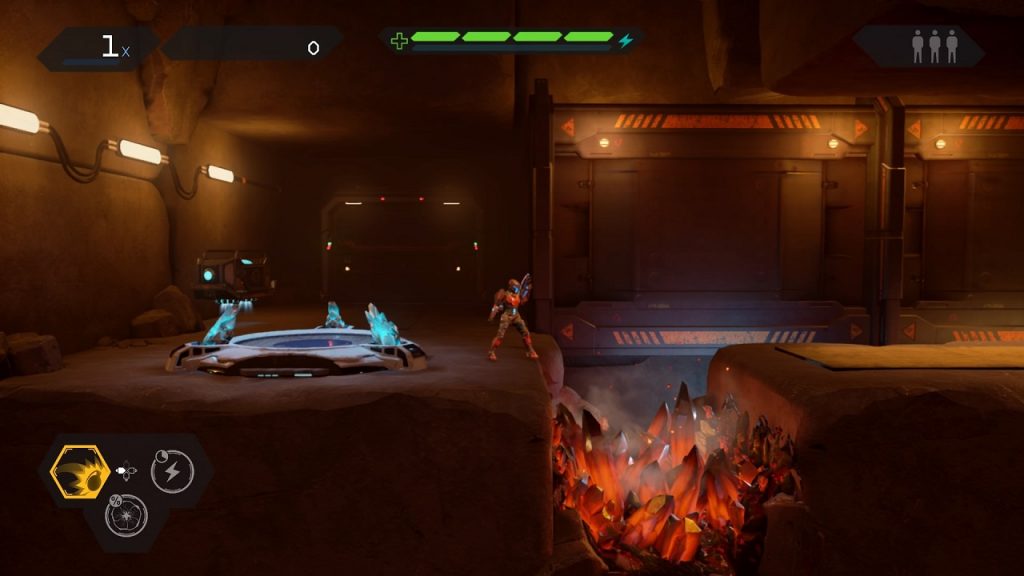Choose the shattered impact ability icon

126,516
